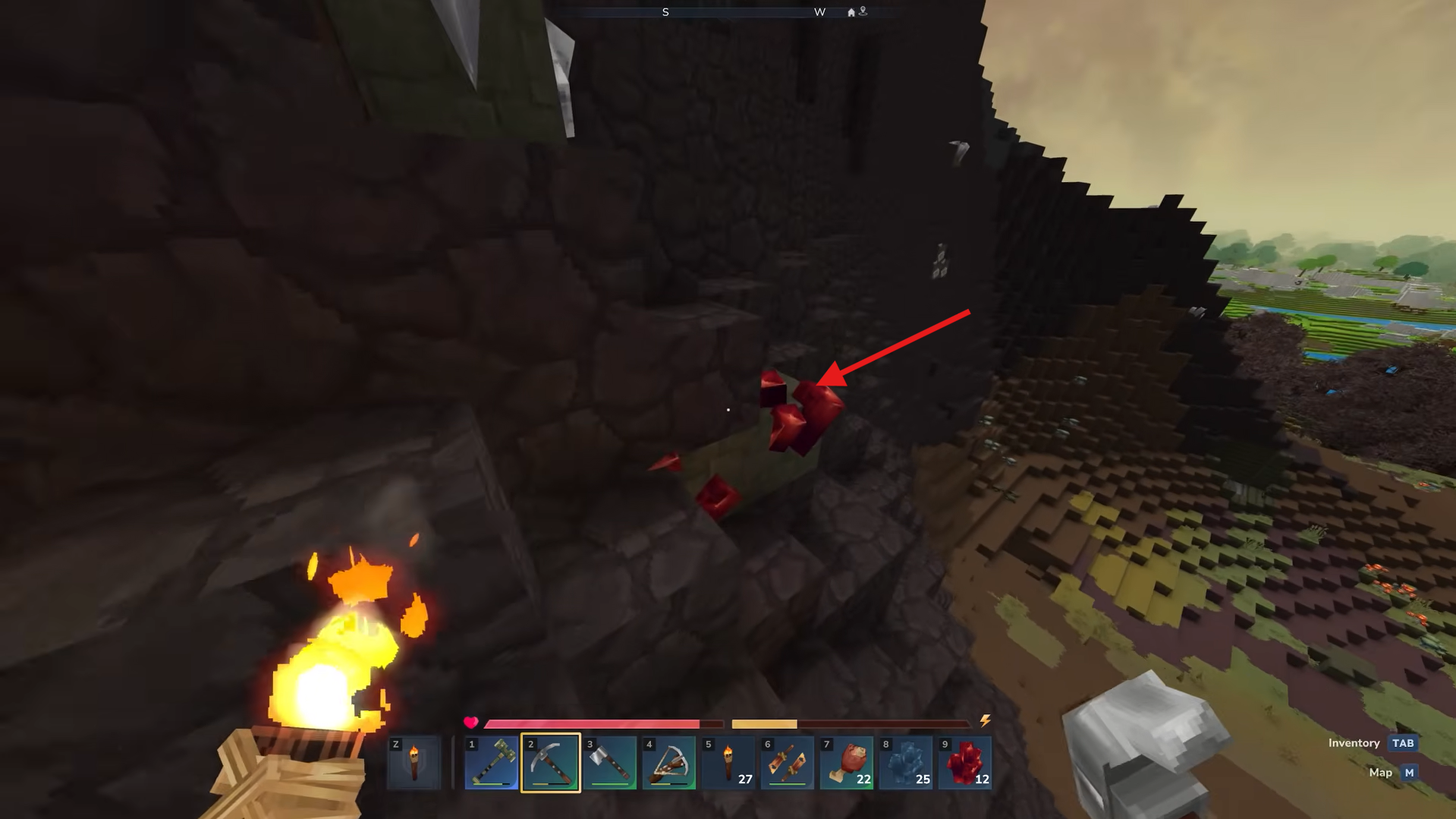Click the waypoint pin icon on the compass
This screenshot has width=1456, height=819.
click(863, 12)
